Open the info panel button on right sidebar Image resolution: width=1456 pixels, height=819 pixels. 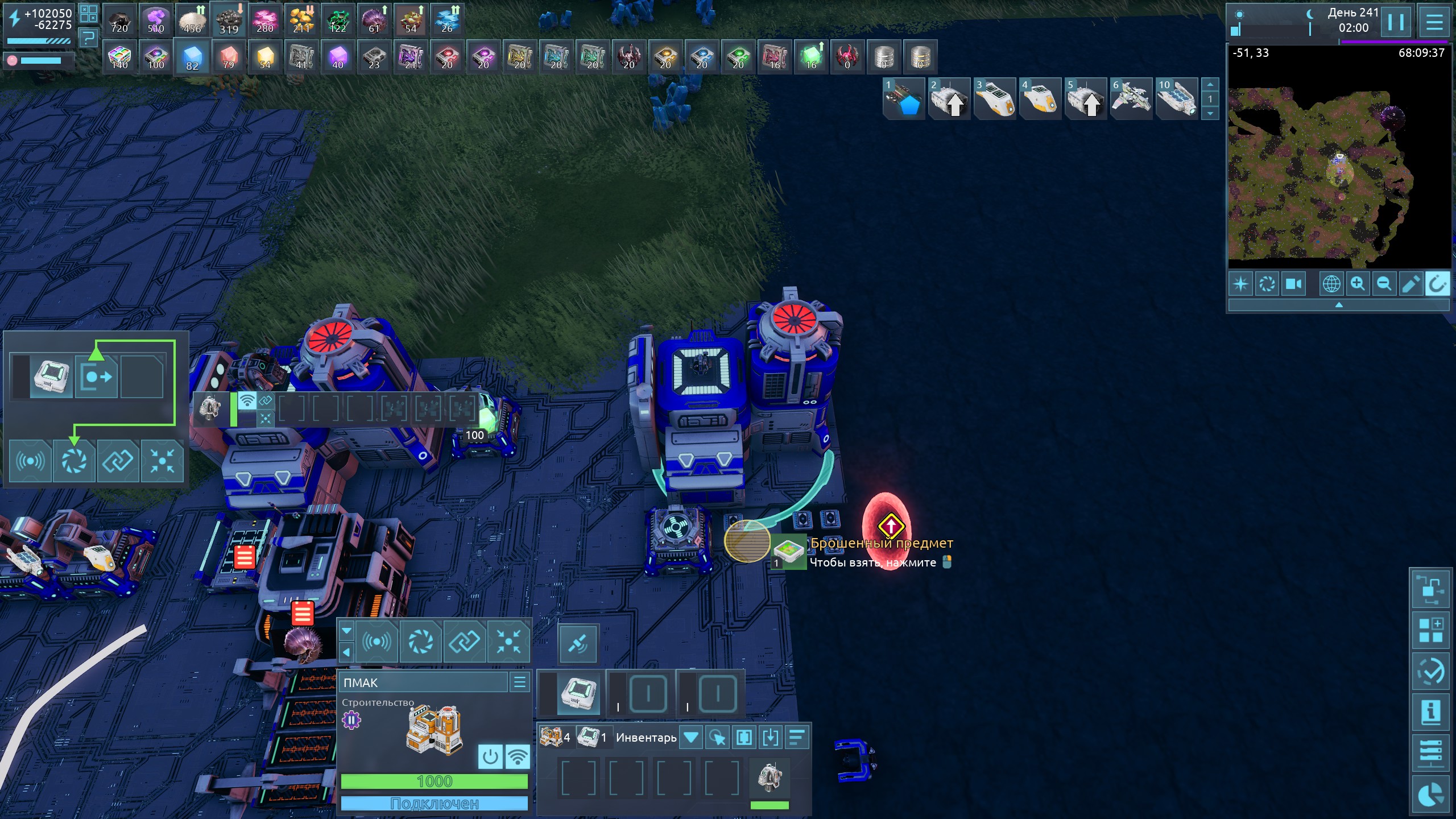pyautogui.click(x=1431, y=712)
